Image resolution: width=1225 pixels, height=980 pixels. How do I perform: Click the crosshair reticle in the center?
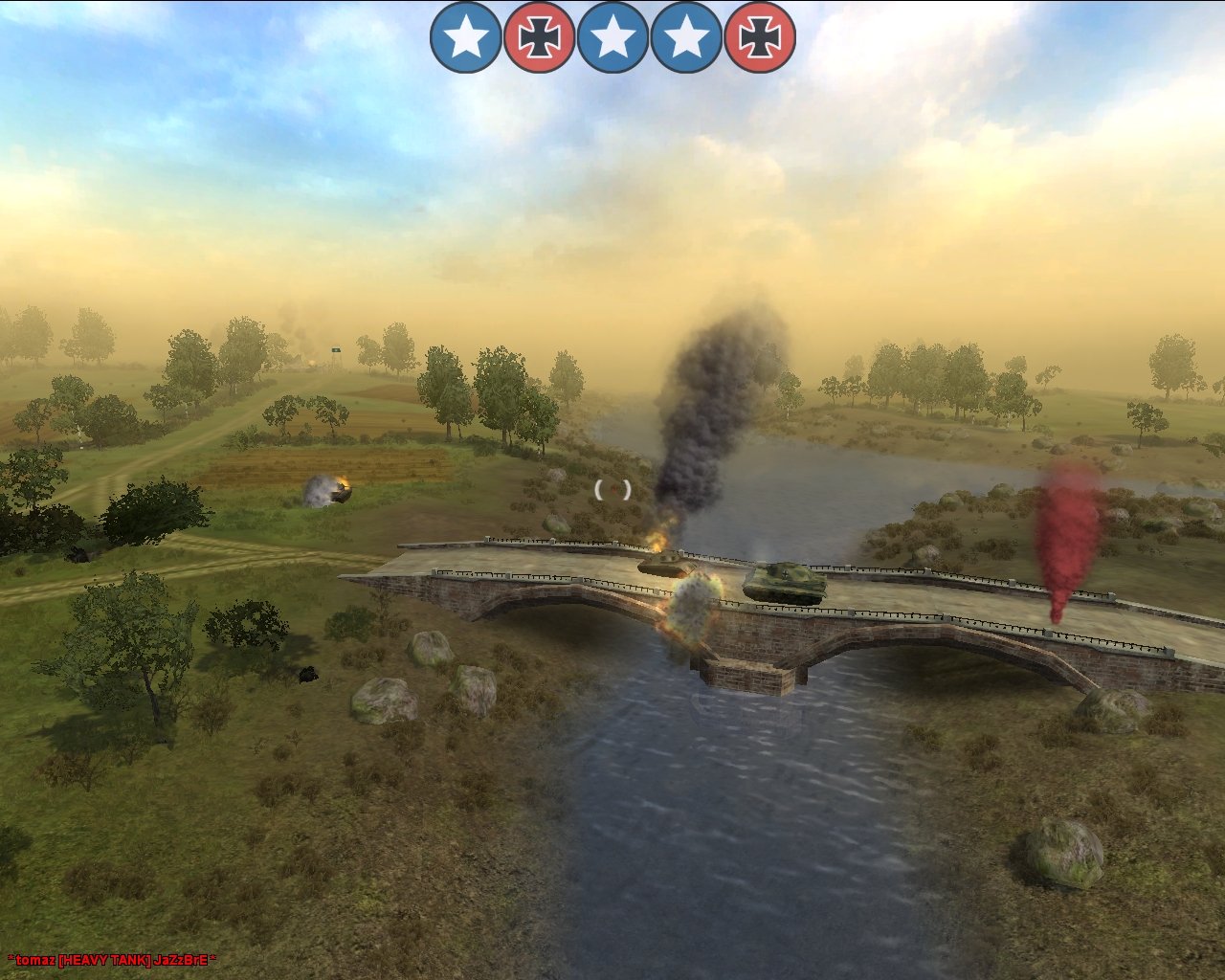point(612,488)
